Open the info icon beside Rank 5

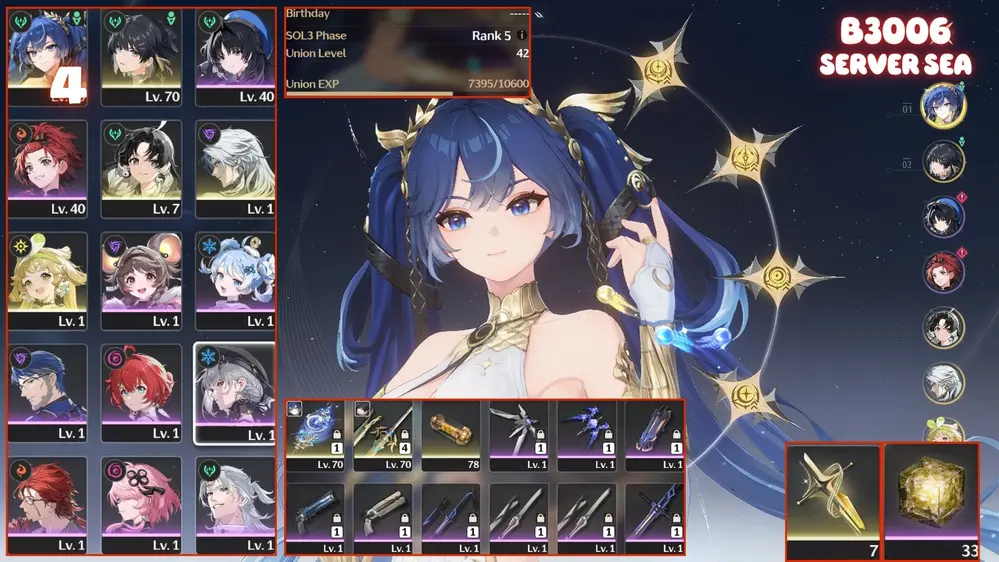(521, 36)
